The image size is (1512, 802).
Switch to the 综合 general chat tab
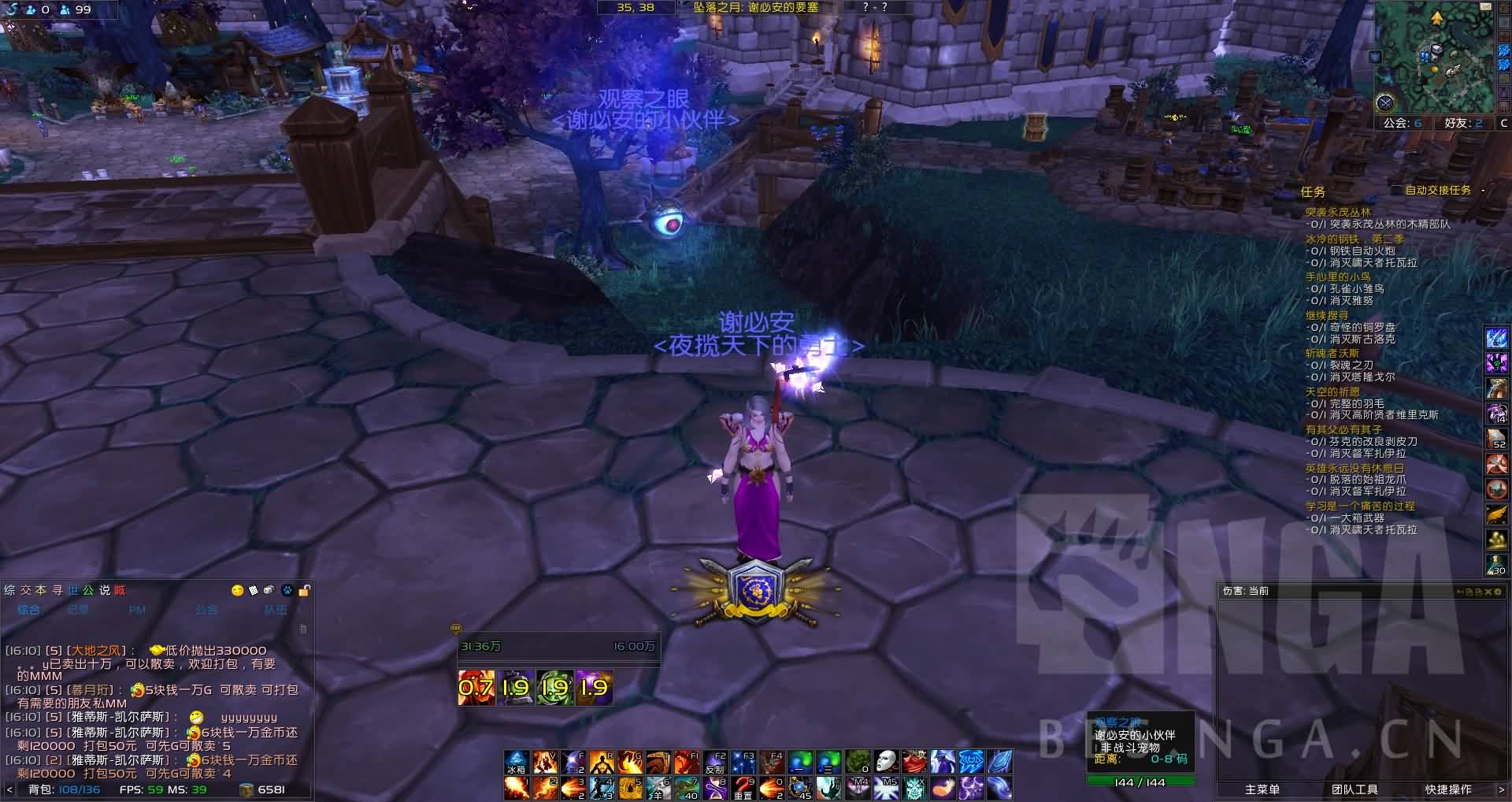tap(28, 610)
